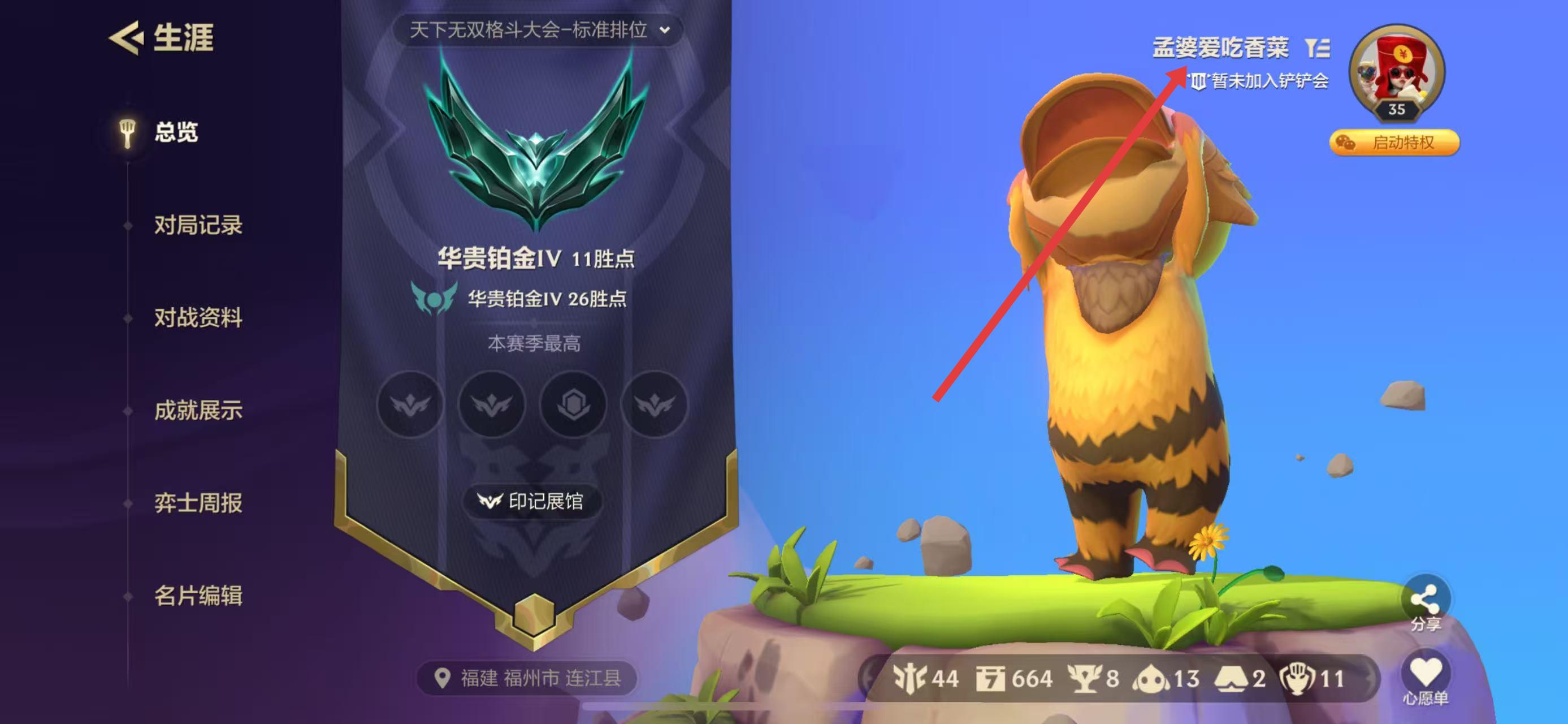Open the 心愿单 heart wishlist
The image size is (1568, 724).
coord(1426,676)
